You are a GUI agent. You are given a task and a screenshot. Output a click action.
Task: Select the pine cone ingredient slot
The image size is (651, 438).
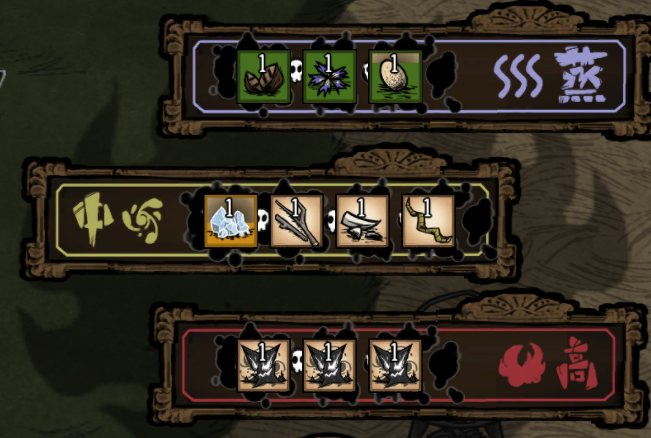(x=263, y=77)
